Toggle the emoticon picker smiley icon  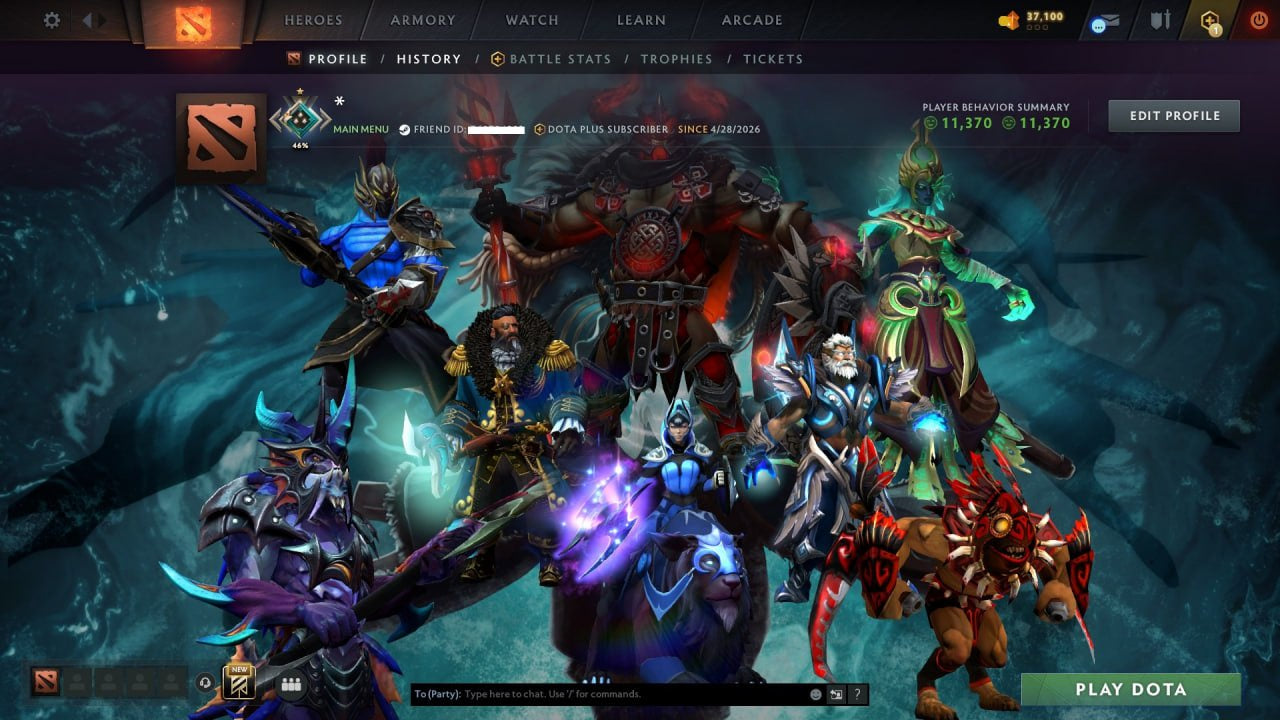pyautogui.click(x=814, y=694)
